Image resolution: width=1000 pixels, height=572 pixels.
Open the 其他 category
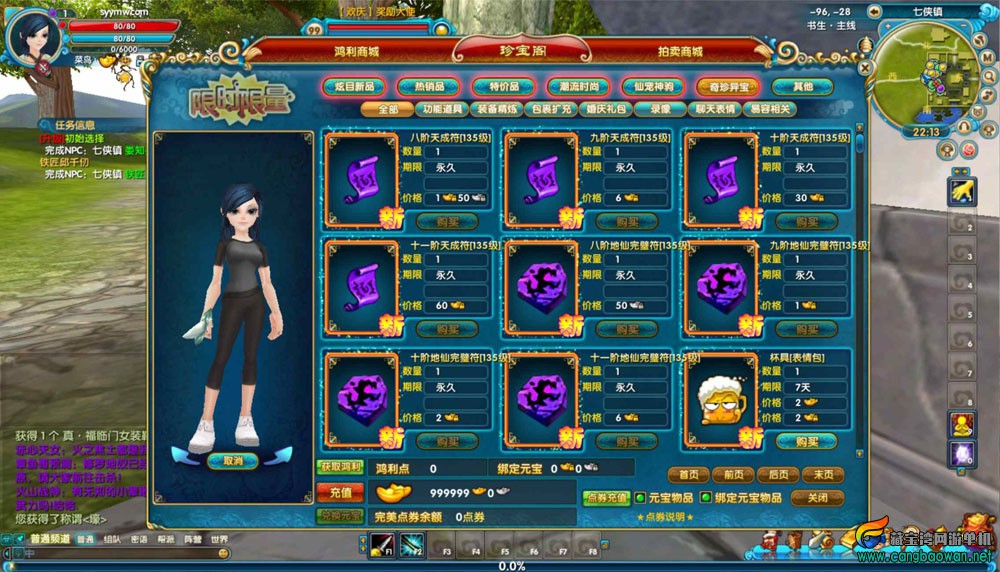point(801,87)
